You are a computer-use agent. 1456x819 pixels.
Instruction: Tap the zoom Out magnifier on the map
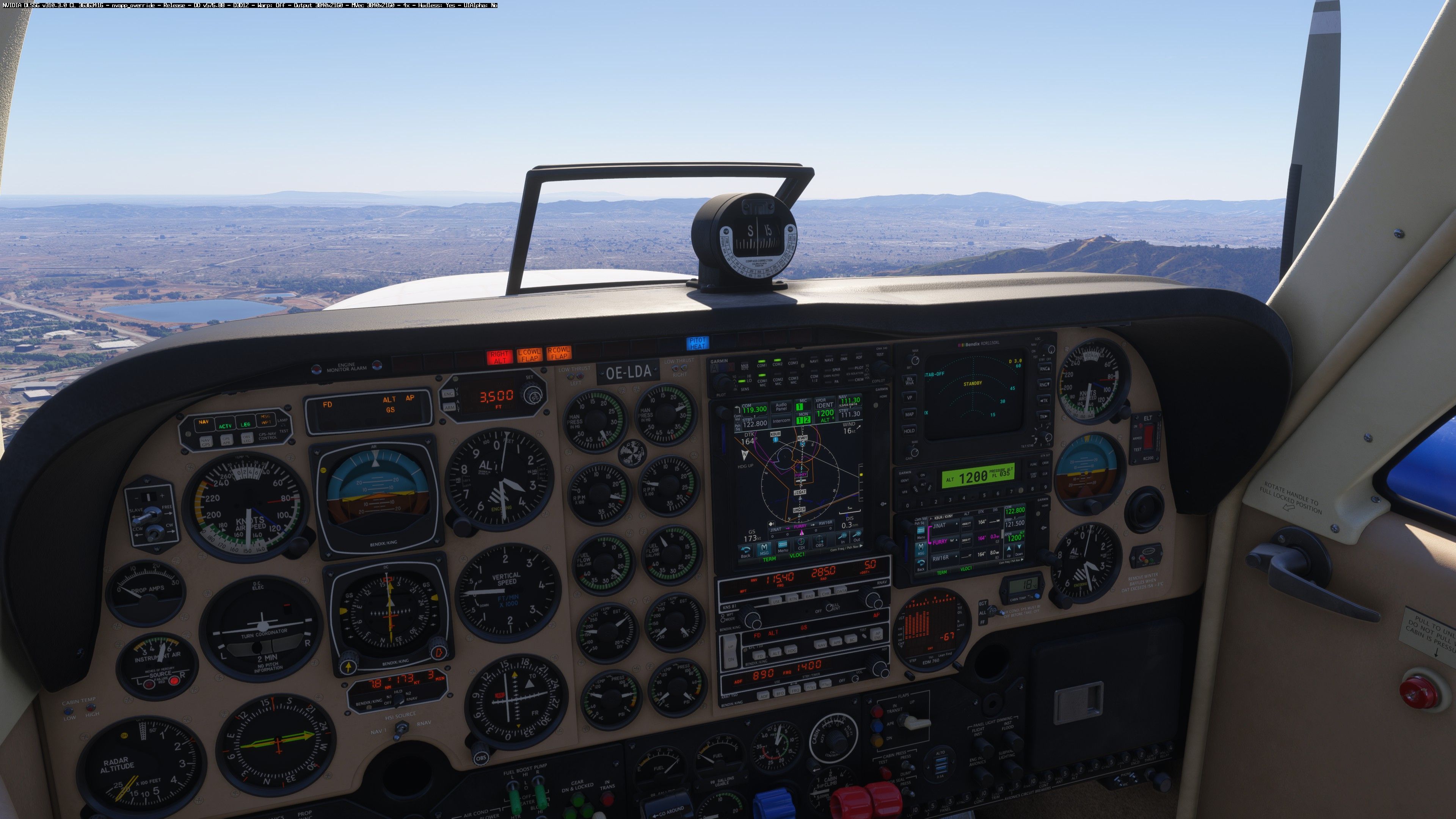(x=857, y=538)
